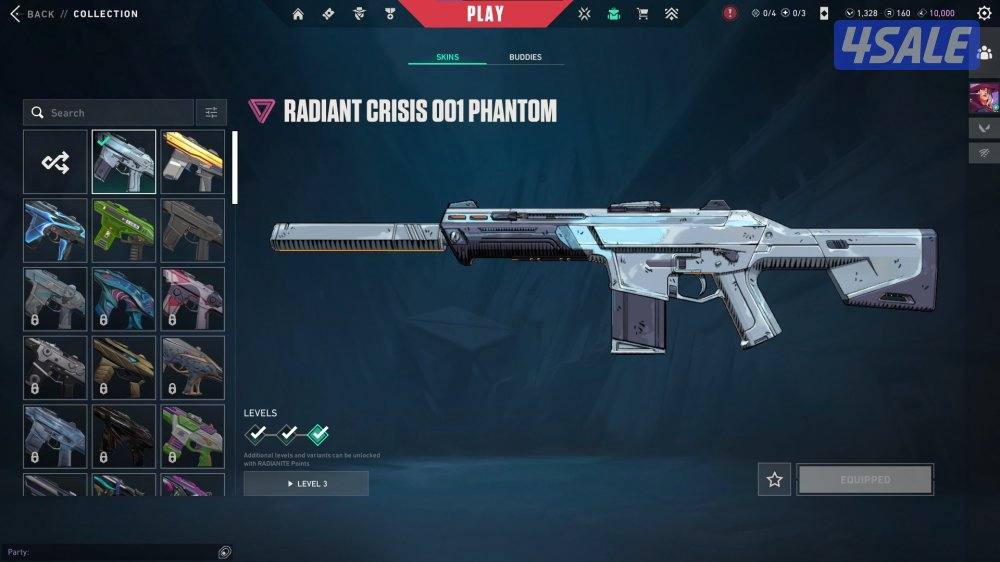The image size is (1000, 562).
Task: Open the settings gear icon
Action: 984,14
